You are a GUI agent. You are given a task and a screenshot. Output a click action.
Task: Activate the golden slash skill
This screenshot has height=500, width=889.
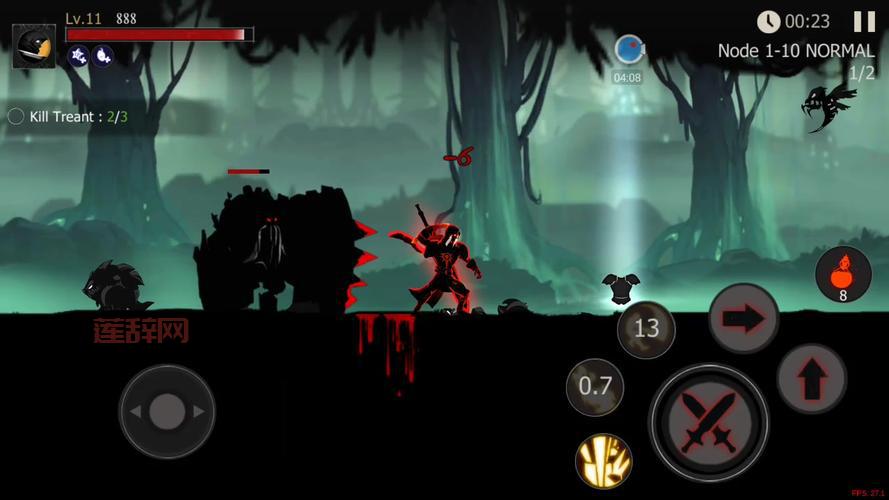(603, 460)
